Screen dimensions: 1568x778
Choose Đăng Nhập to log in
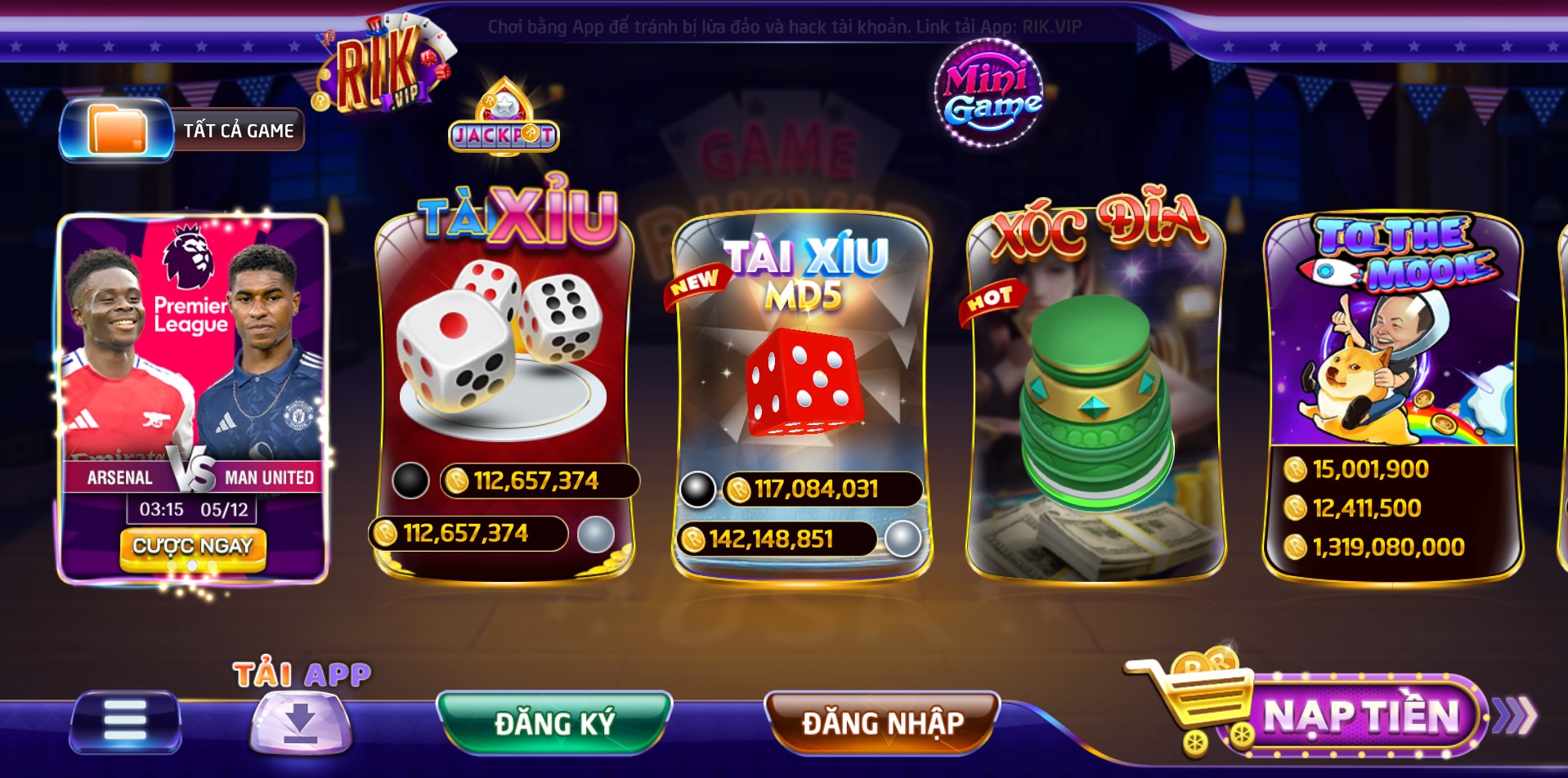click(882, 722)
